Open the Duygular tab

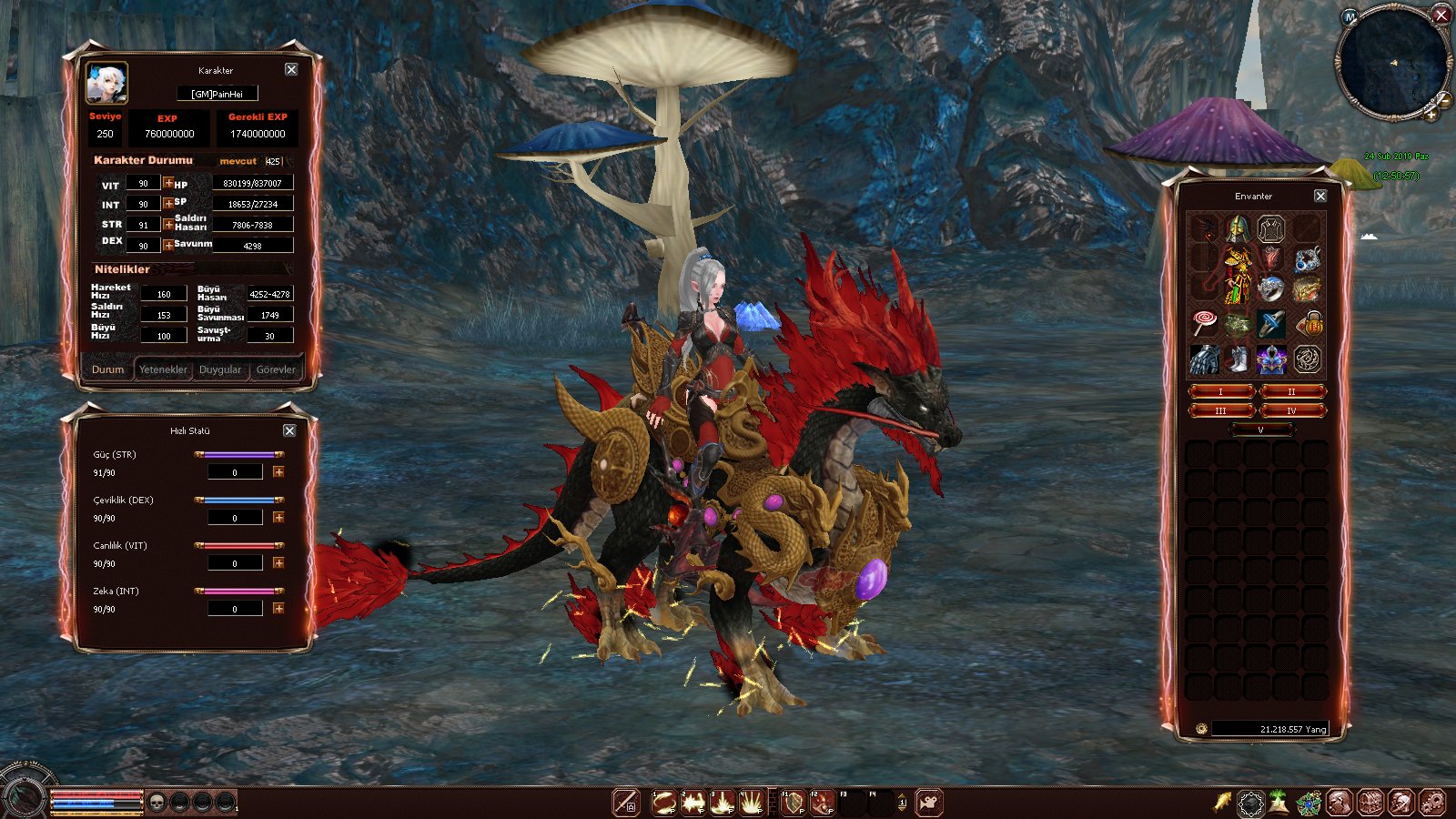pos(220,369)
